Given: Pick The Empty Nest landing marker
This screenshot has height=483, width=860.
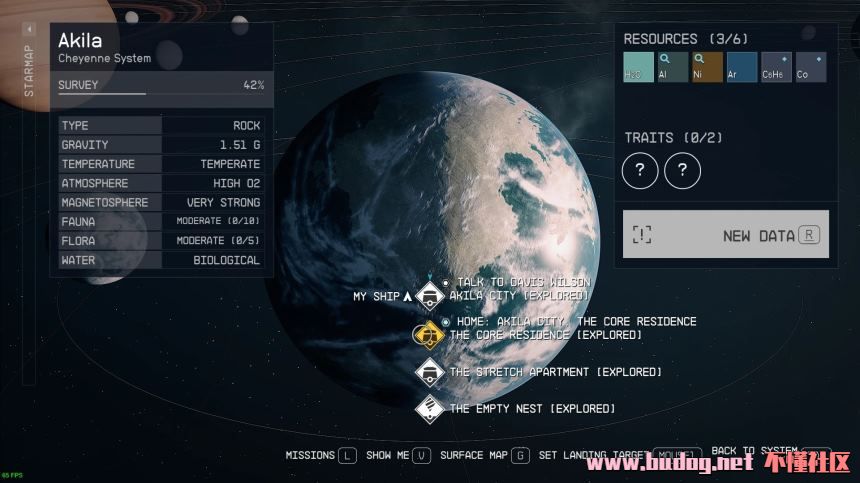Looking at the screenshot, I should (x=430, y=408).
